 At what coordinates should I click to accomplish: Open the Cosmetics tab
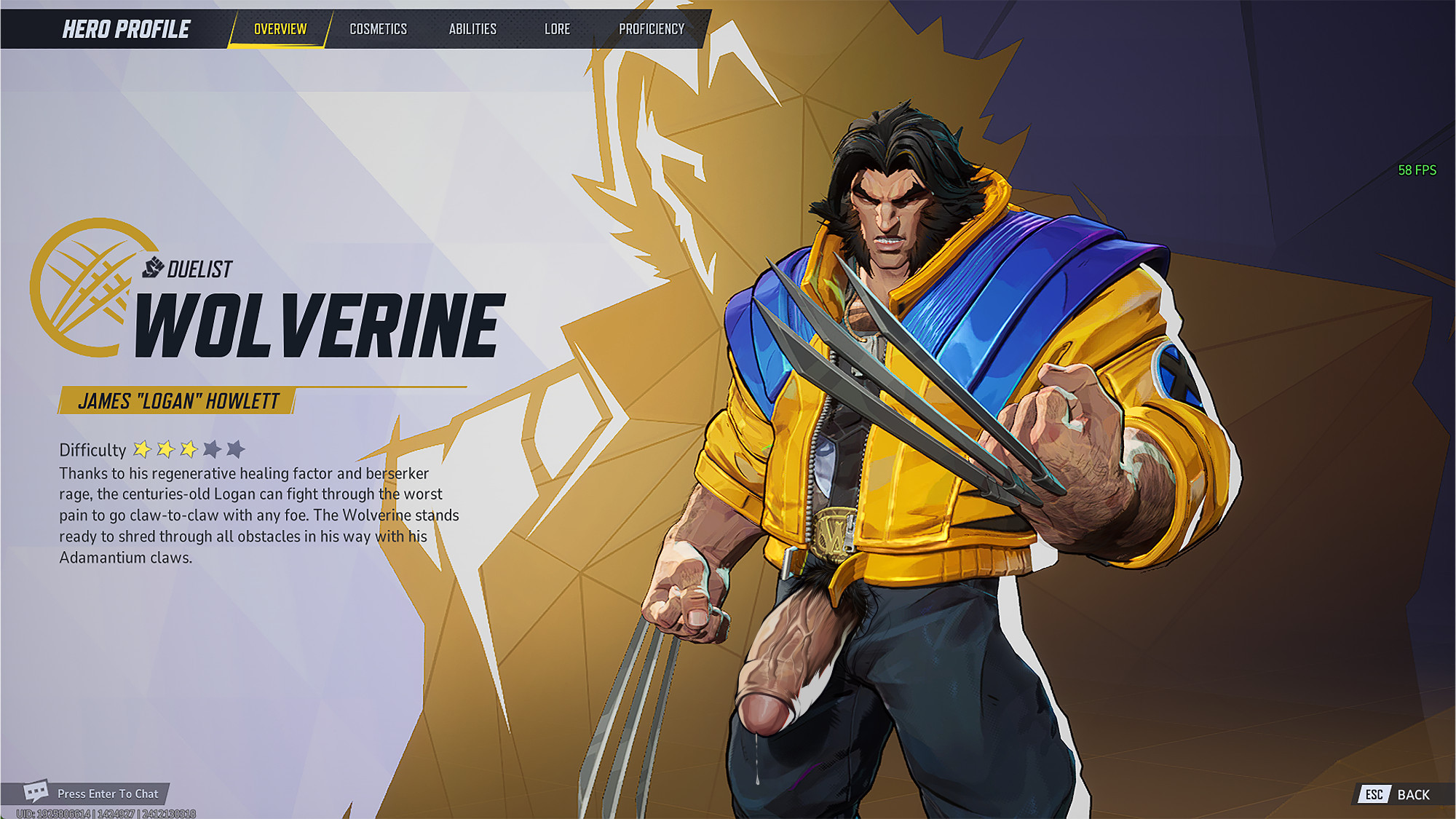point(378,29)
